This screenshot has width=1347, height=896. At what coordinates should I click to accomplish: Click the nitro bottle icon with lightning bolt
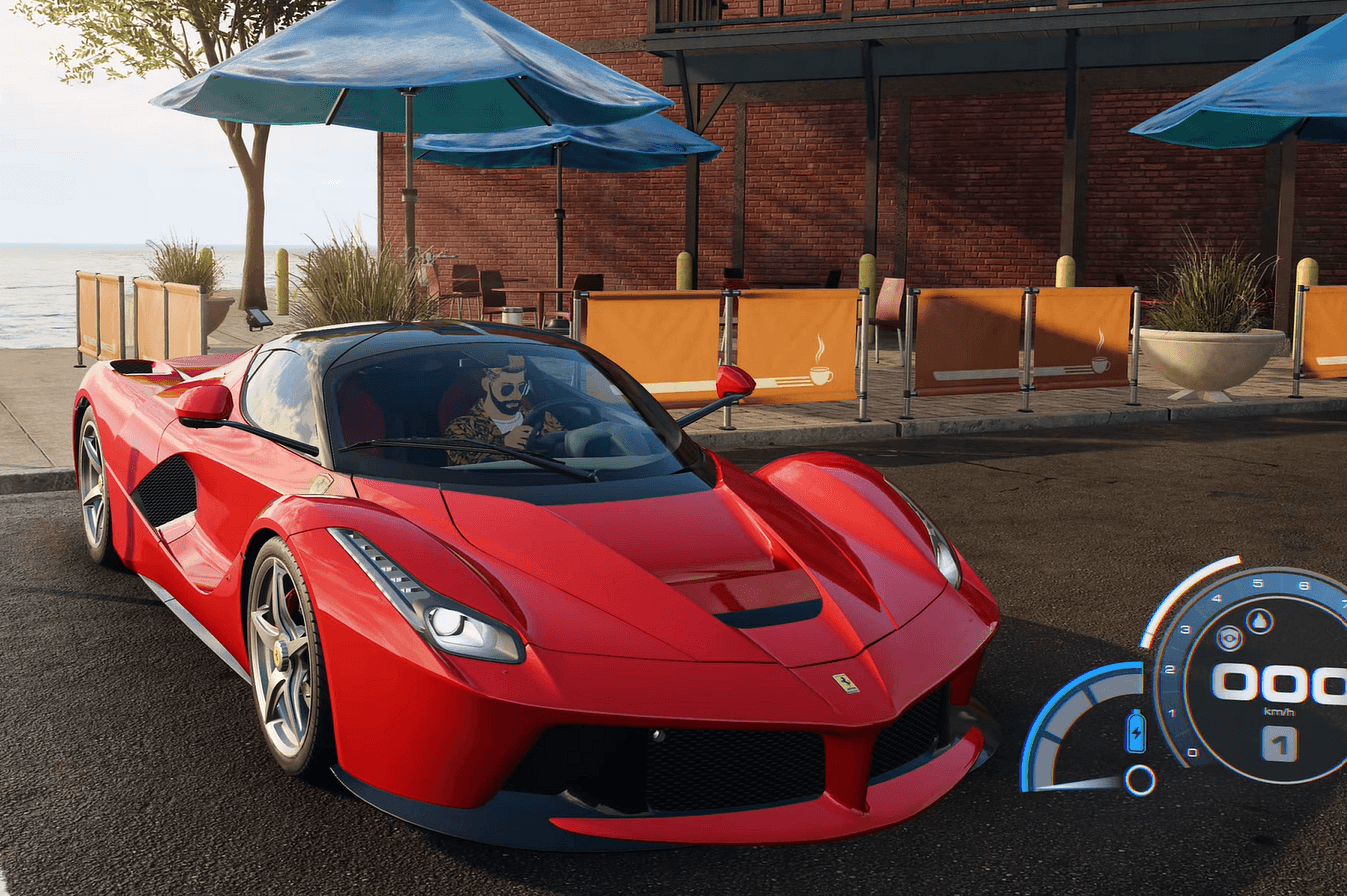(1136, 731)
